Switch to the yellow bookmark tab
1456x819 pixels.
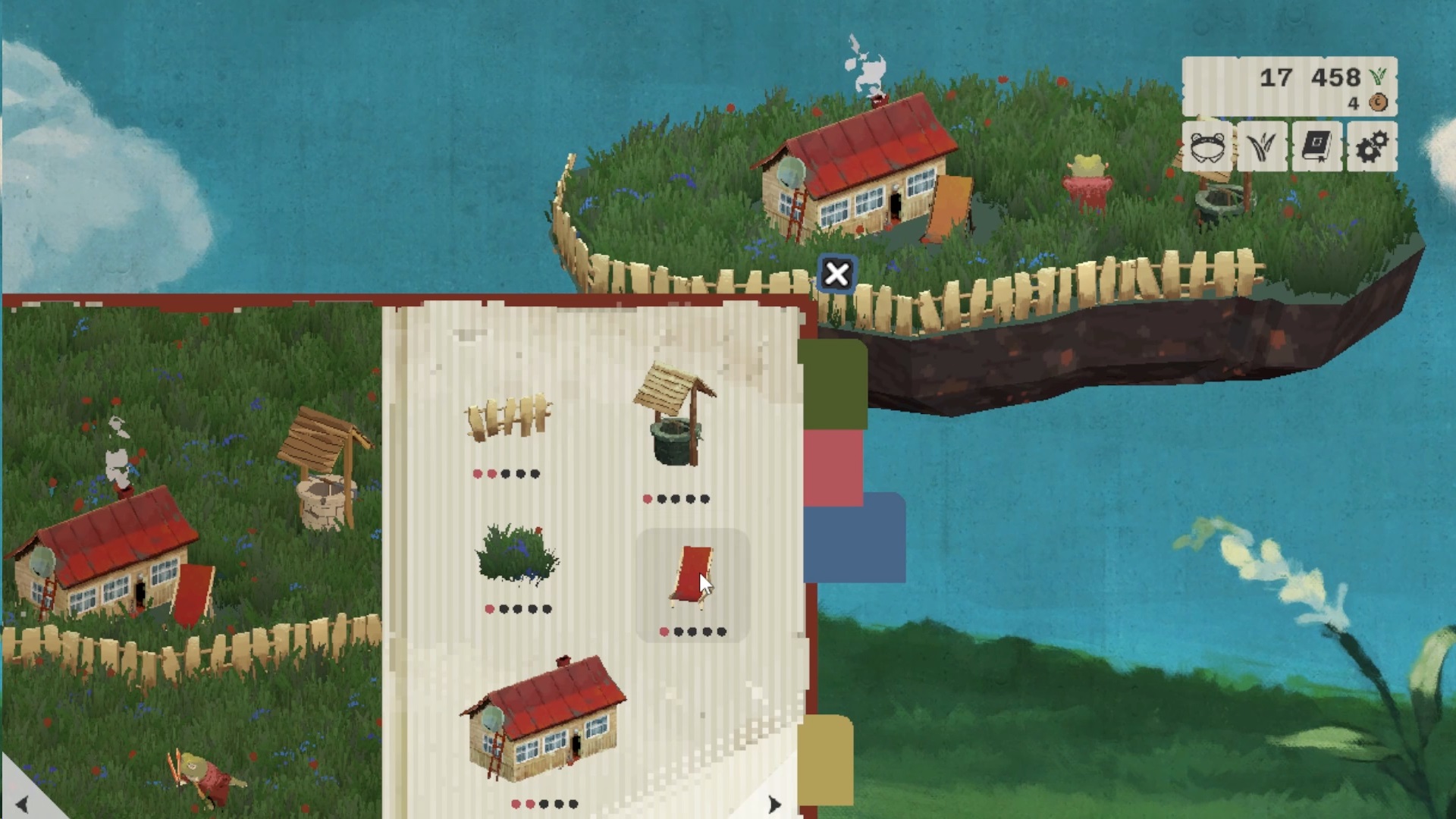tap(828, 758)
